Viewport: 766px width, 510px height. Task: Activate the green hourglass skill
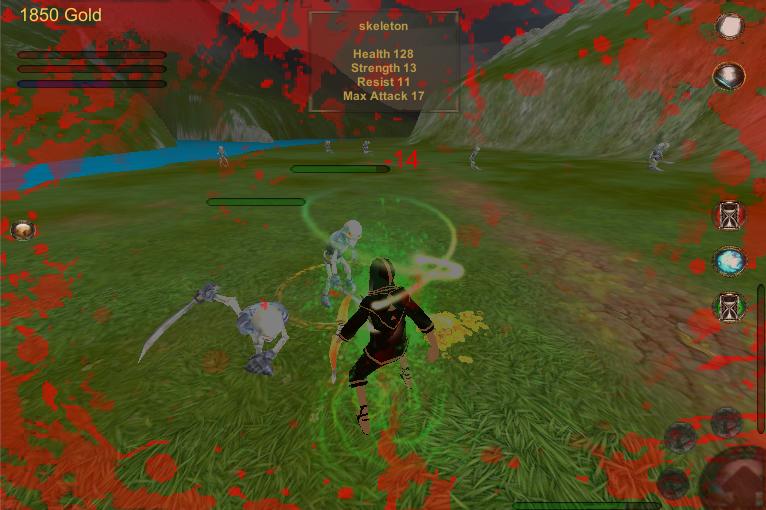729,308
